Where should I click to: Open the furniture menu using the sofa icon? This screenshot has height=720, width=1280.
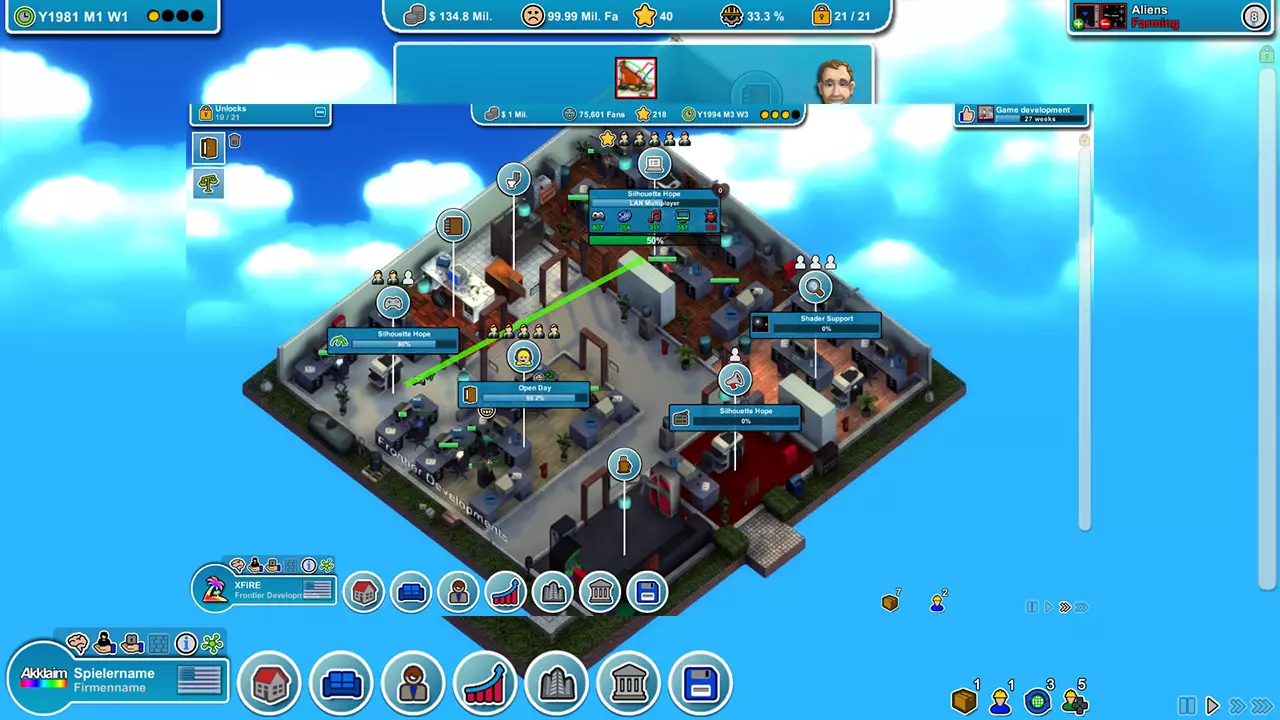(341, 683)
